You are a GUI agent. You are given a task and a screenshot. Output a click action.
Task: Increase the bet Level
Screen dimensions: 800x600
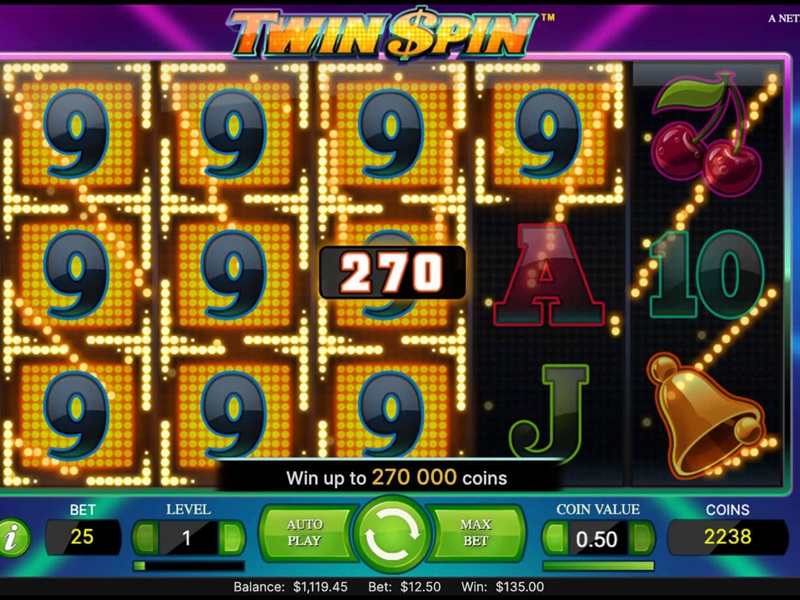point(231,537)
